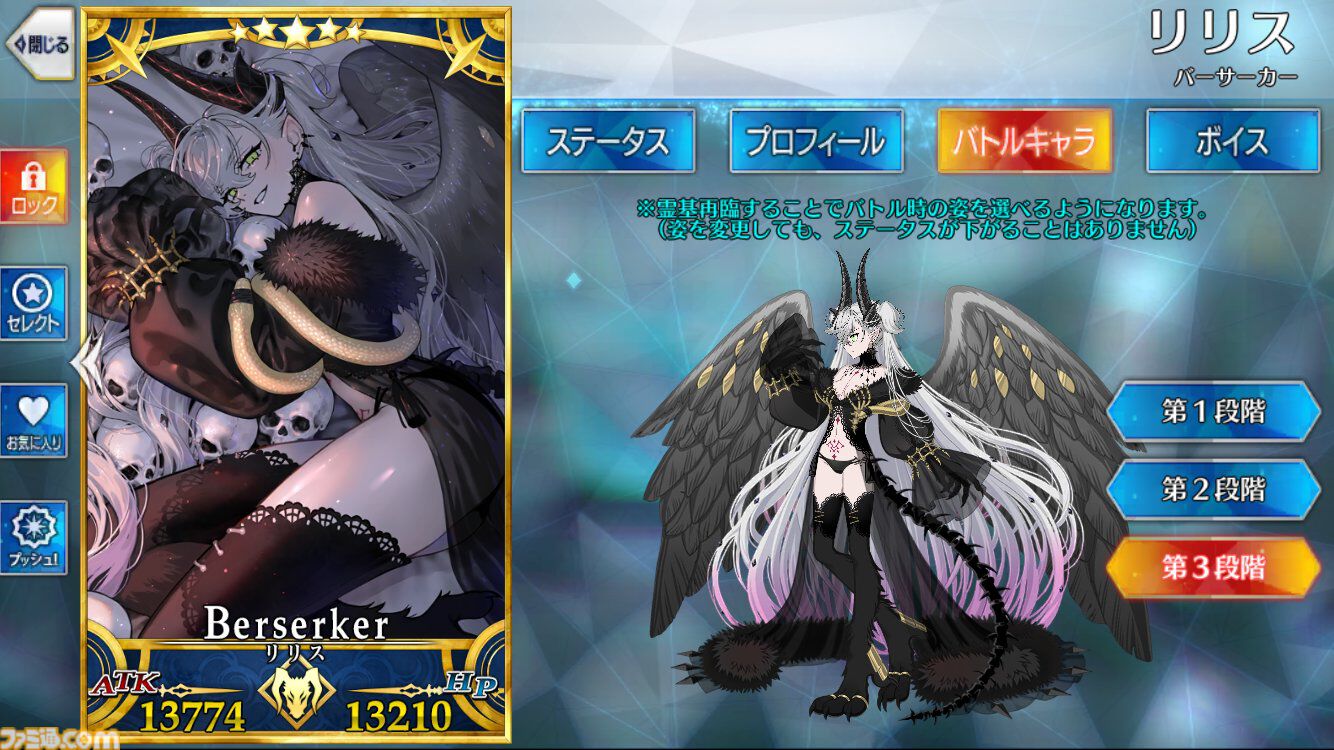Open the プロフィール tab
The image size is (1334, 750).
coord(816,140)
